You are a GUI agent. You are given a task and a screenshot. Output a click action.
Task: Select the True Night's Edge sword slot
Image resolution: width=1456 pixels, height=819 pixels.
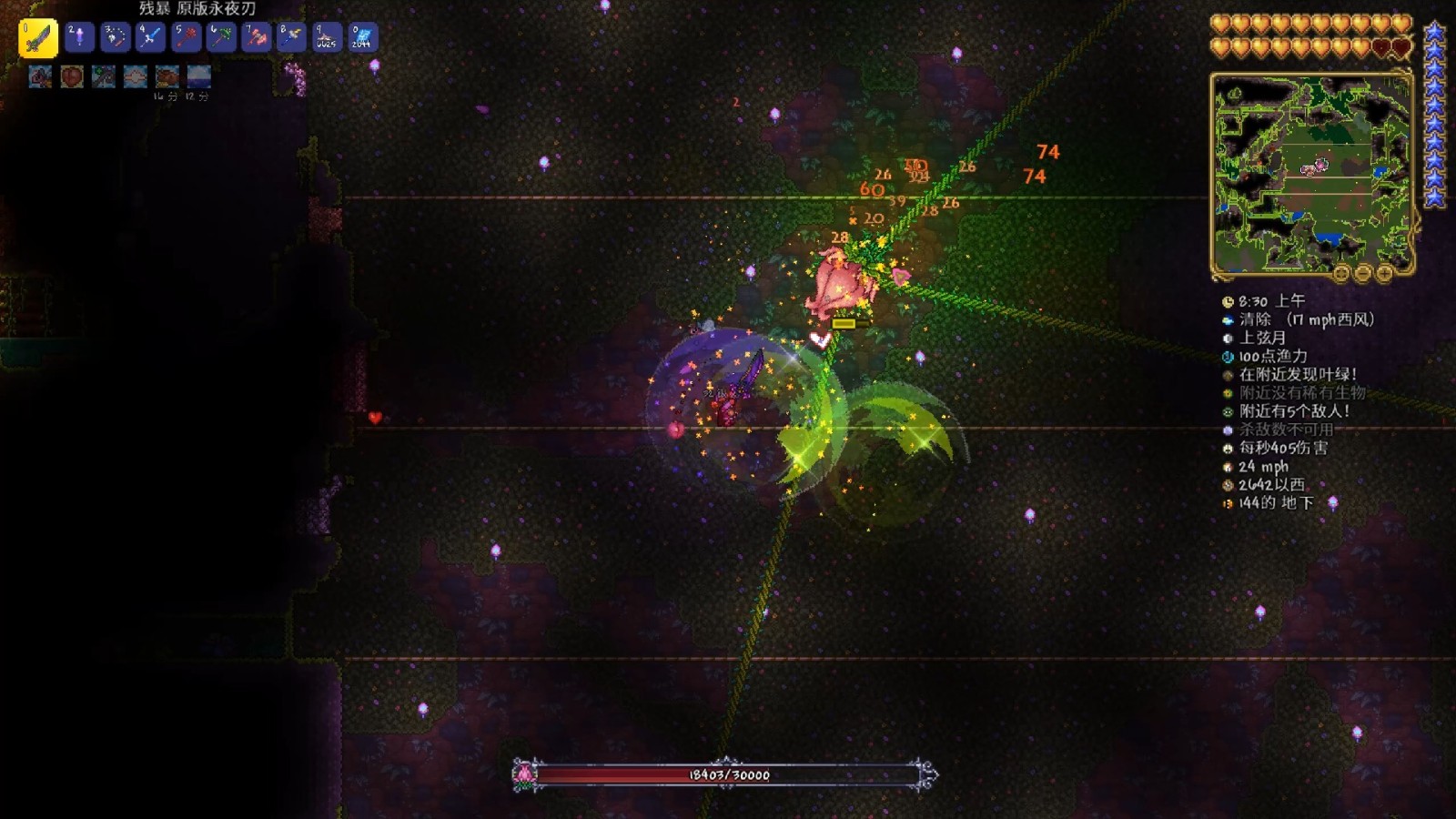[x=38, y=38]
